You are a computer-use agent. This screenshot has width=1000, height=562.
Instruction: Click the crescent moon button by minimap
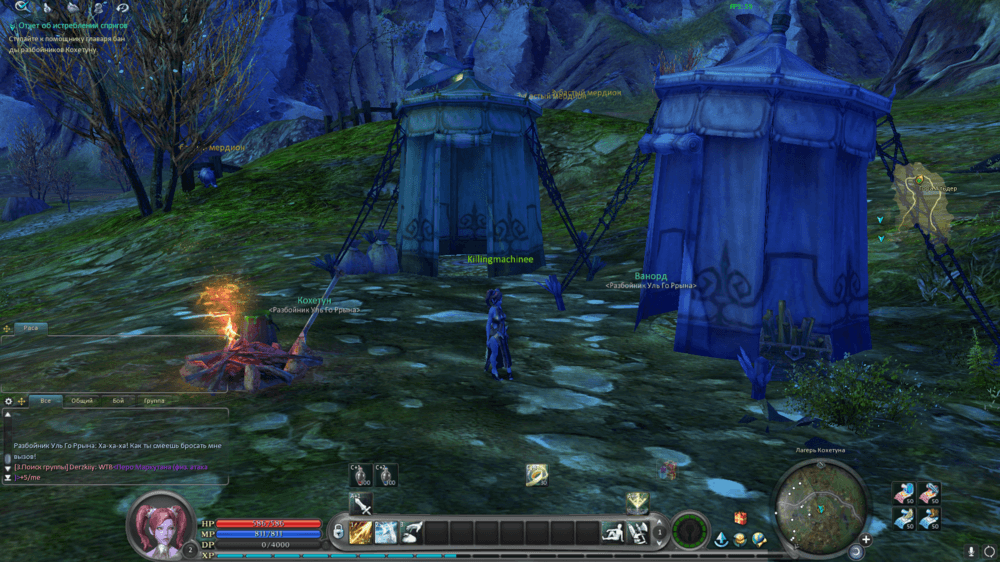(856, 551)
